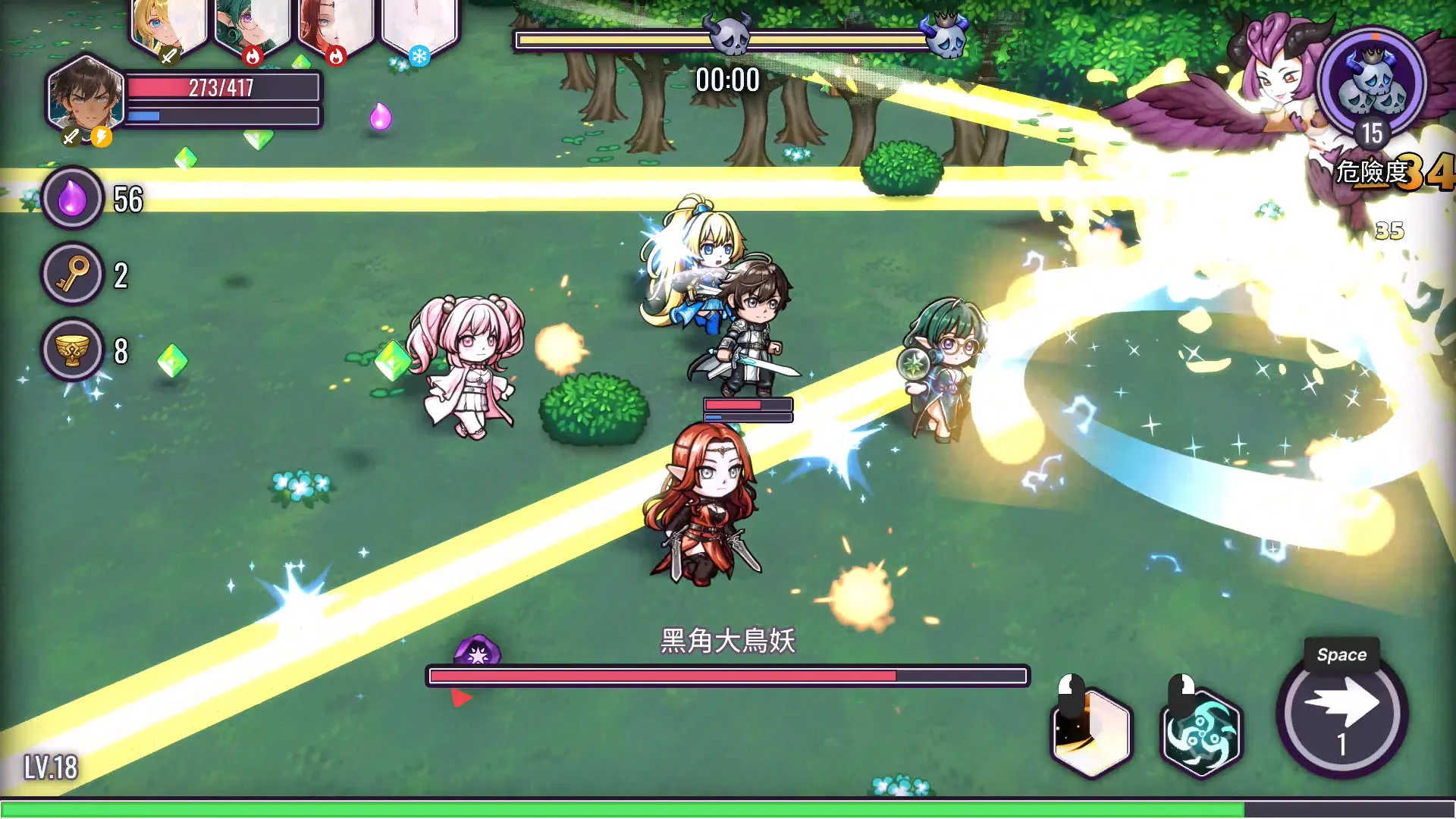
Task: Select the 00:00 timer display
Action: 728,78
